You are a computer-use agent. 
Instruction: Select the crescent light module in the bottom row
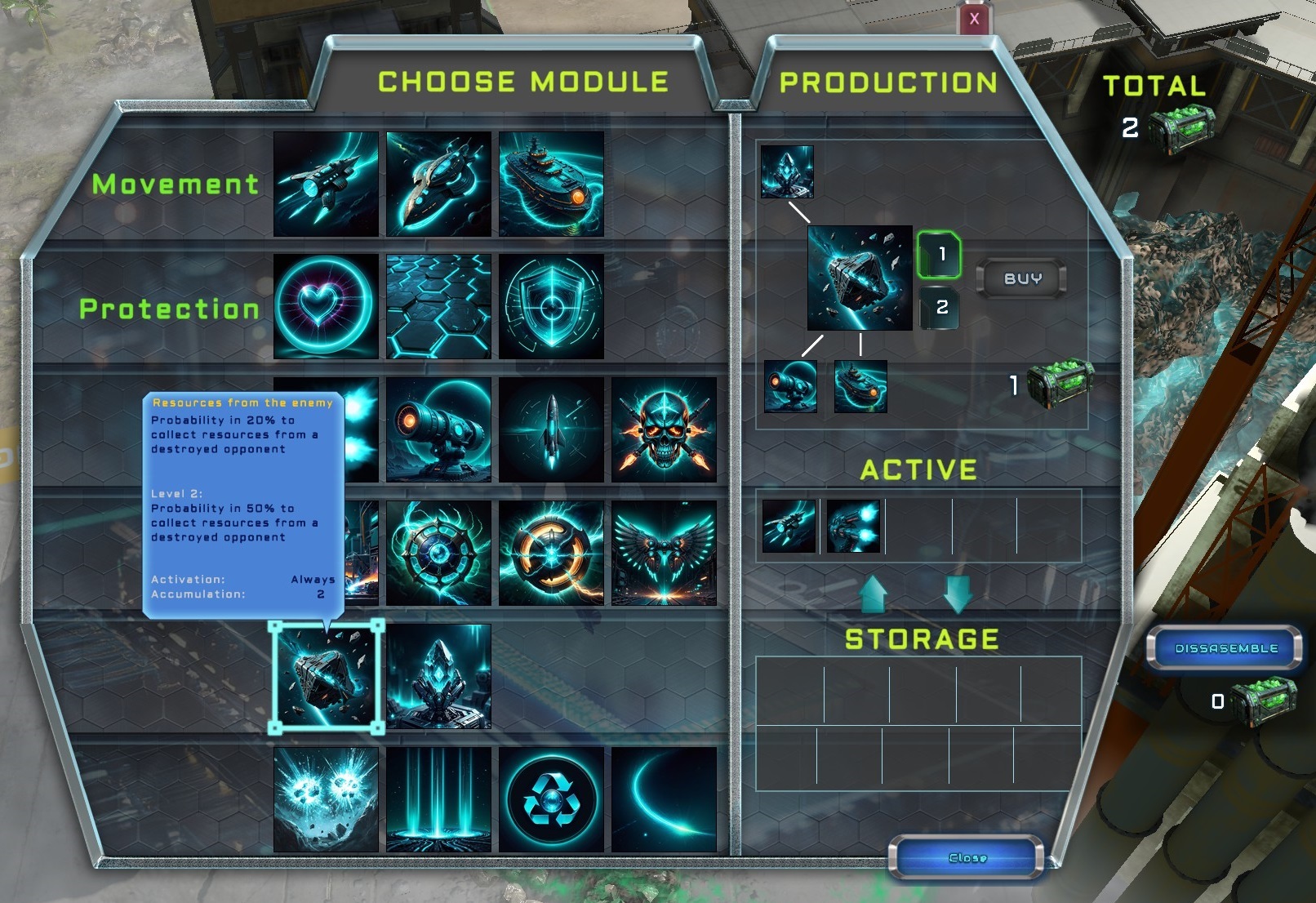665,796
